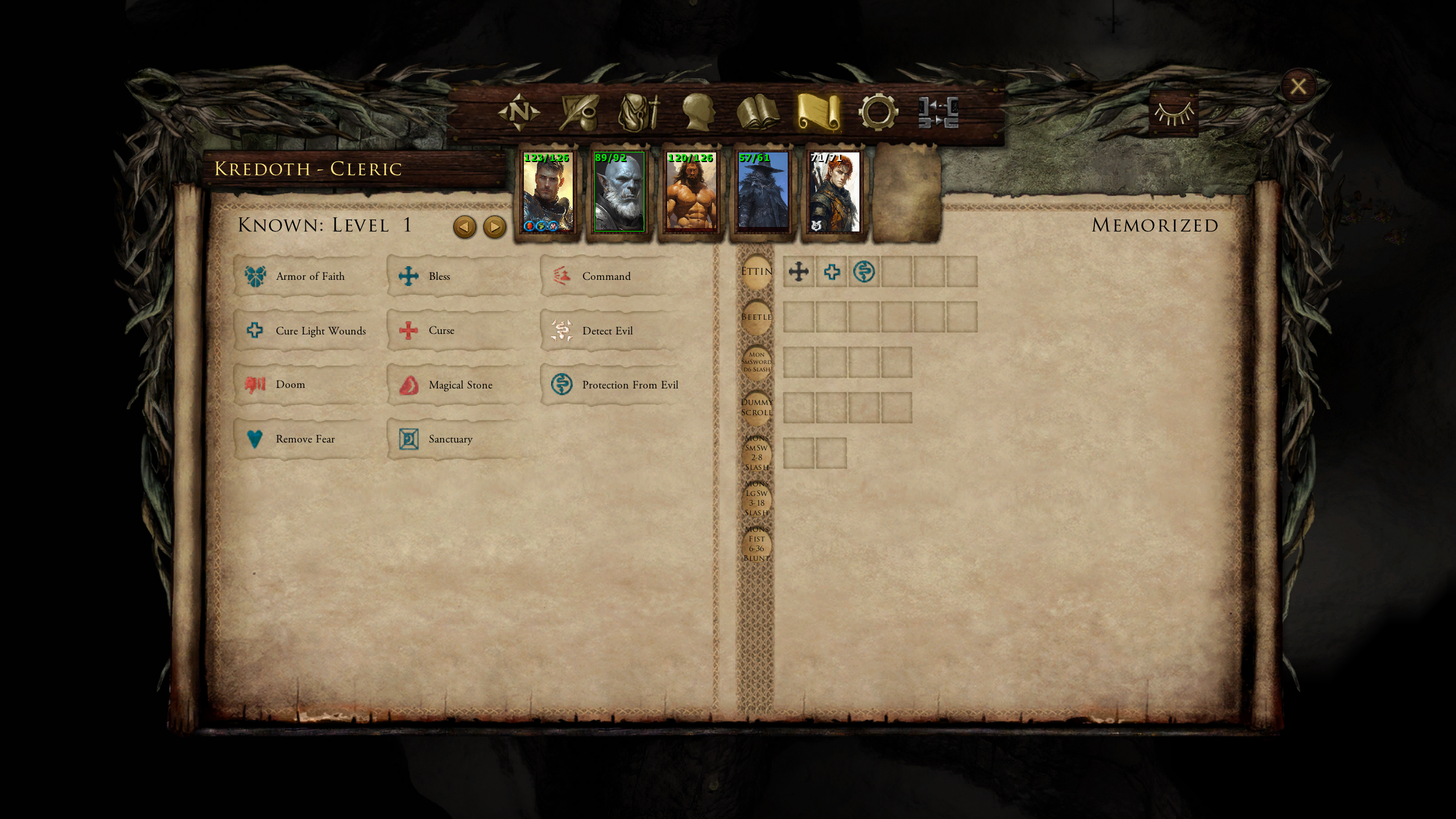The width and height of the screenshot is (1456, 819).
Task: Select the red-haired character portrait
Action: pos(834,192)
